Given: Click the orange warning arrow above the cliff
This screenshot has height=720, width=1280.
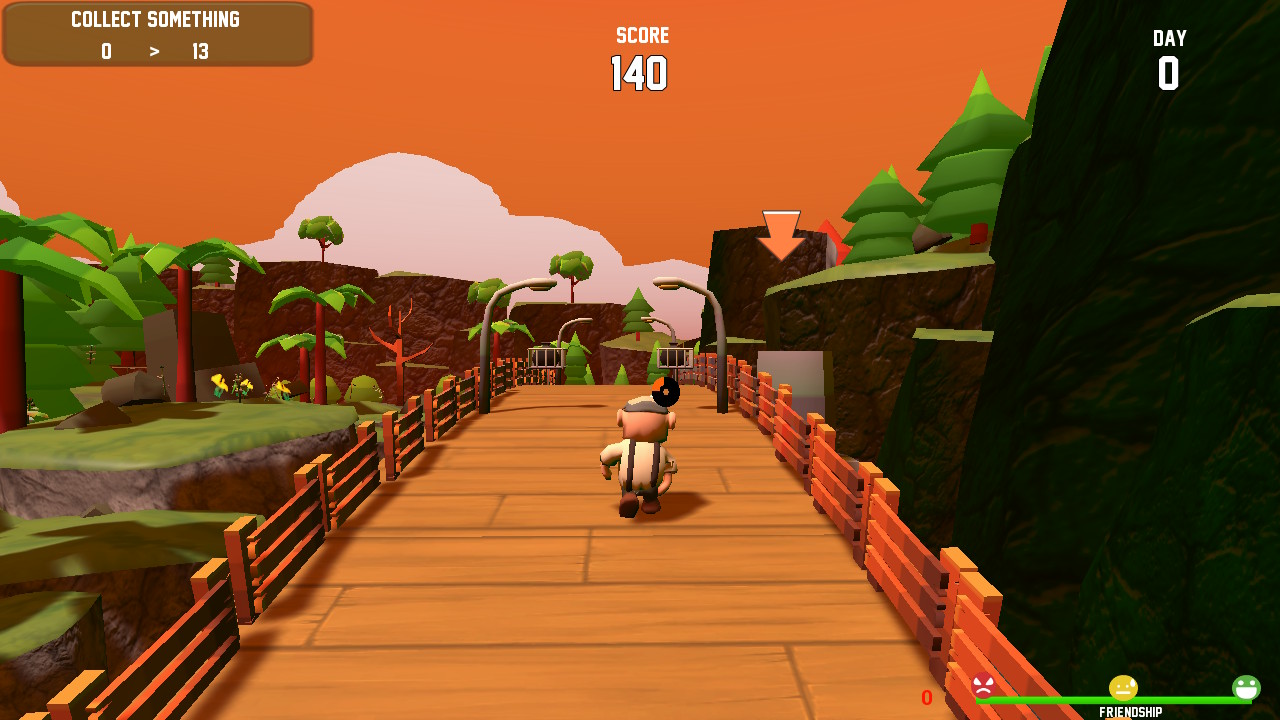Looking at the screenshot, I should click(779, 233).
